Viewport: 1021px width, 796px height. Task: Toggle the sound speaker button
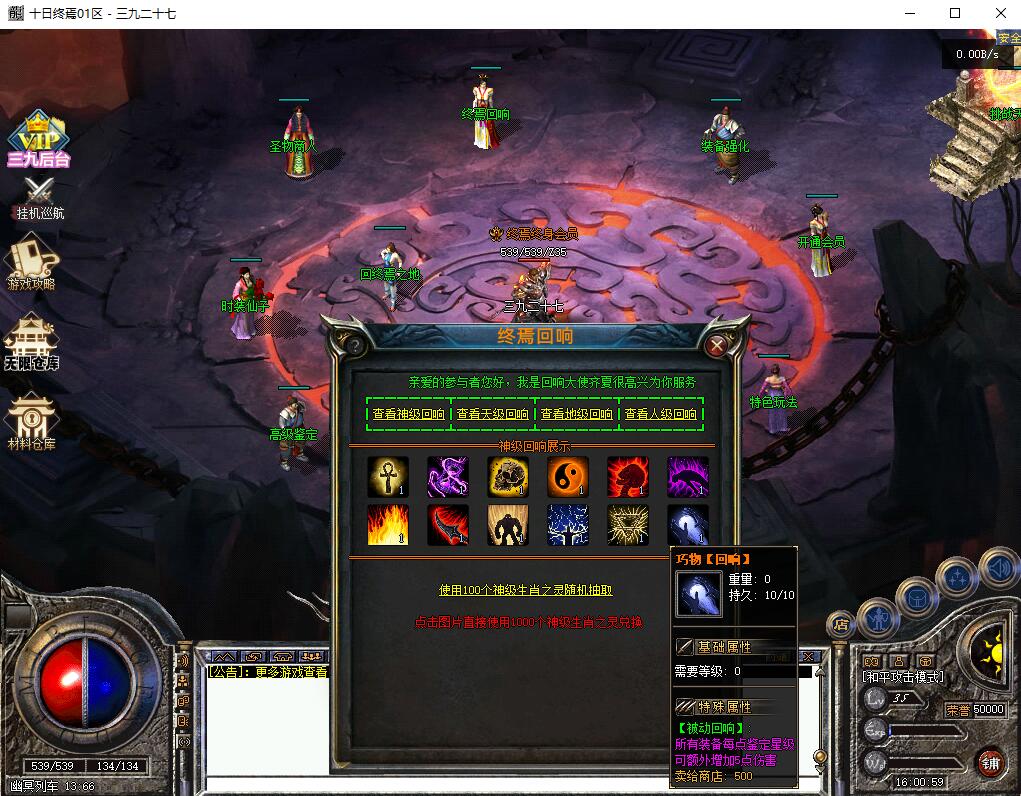click(x=998, y=569)
